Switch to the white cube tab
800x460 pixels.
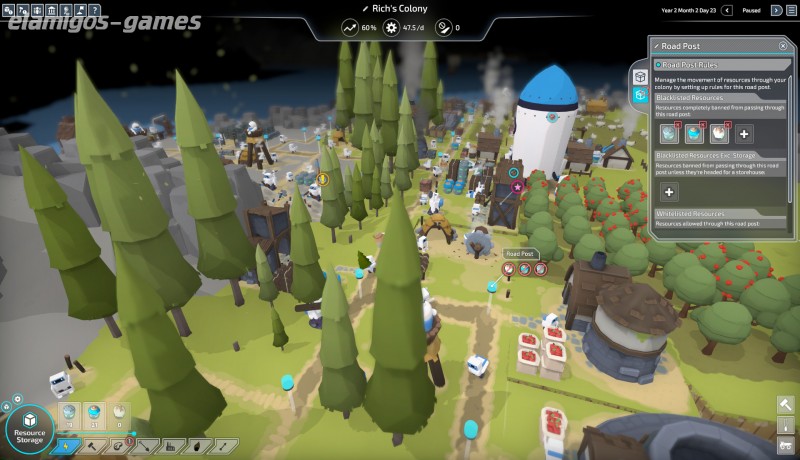640,76
